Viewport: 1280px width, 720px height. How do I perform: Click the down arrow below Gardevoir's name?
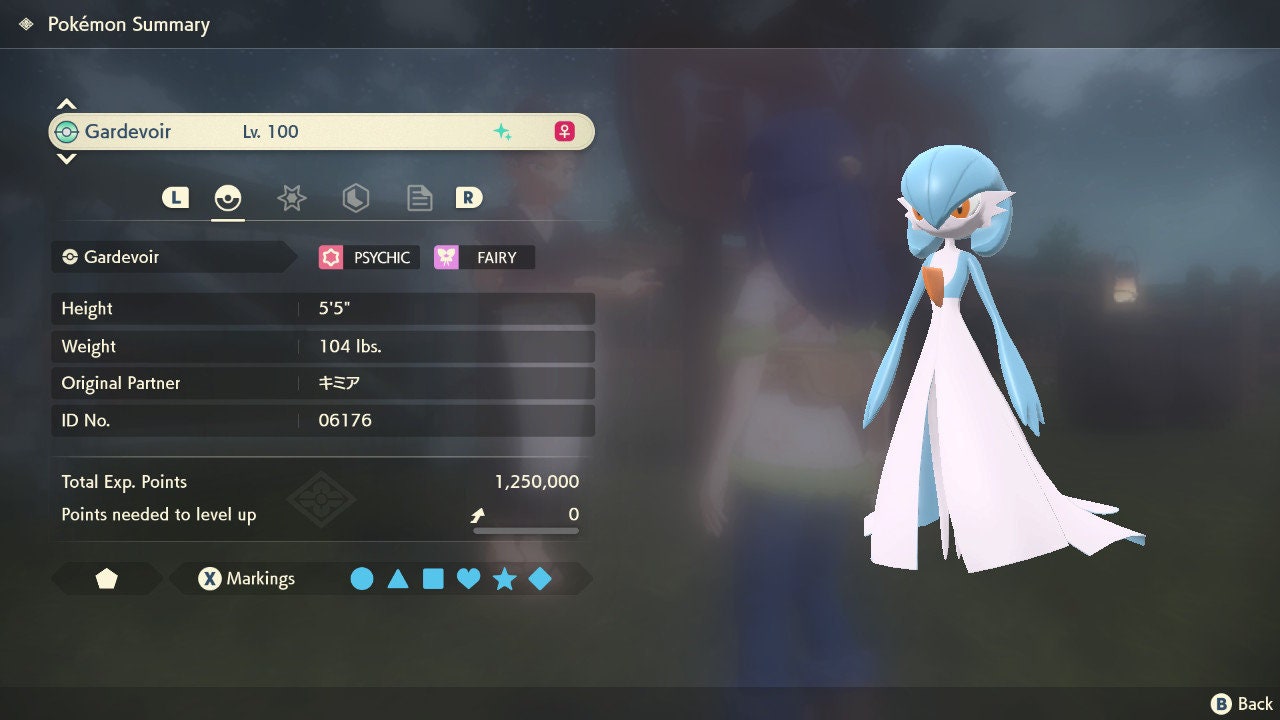point(66,159)
